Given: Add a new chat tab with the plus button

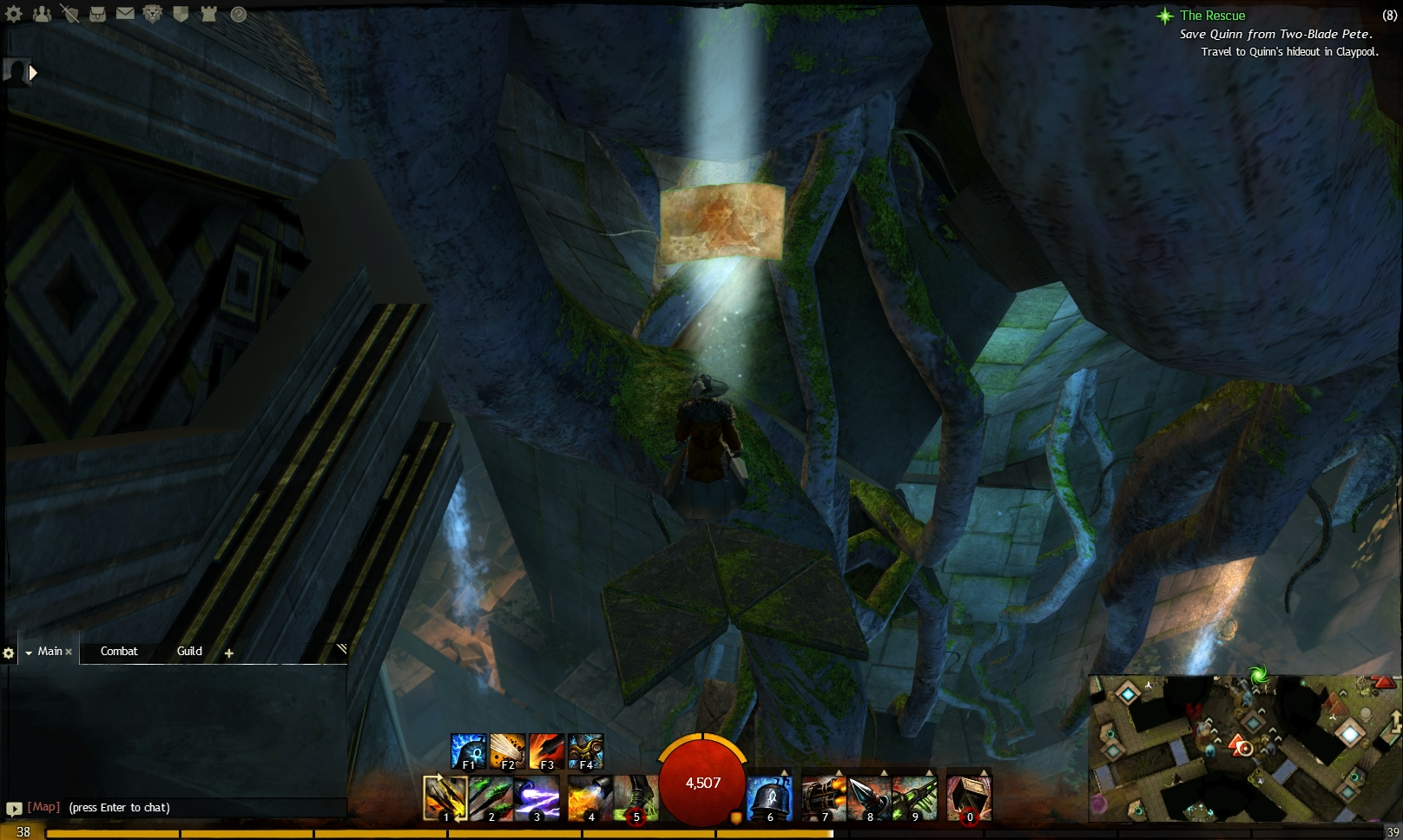Looking at the screenshot, I should click(228, 652).
